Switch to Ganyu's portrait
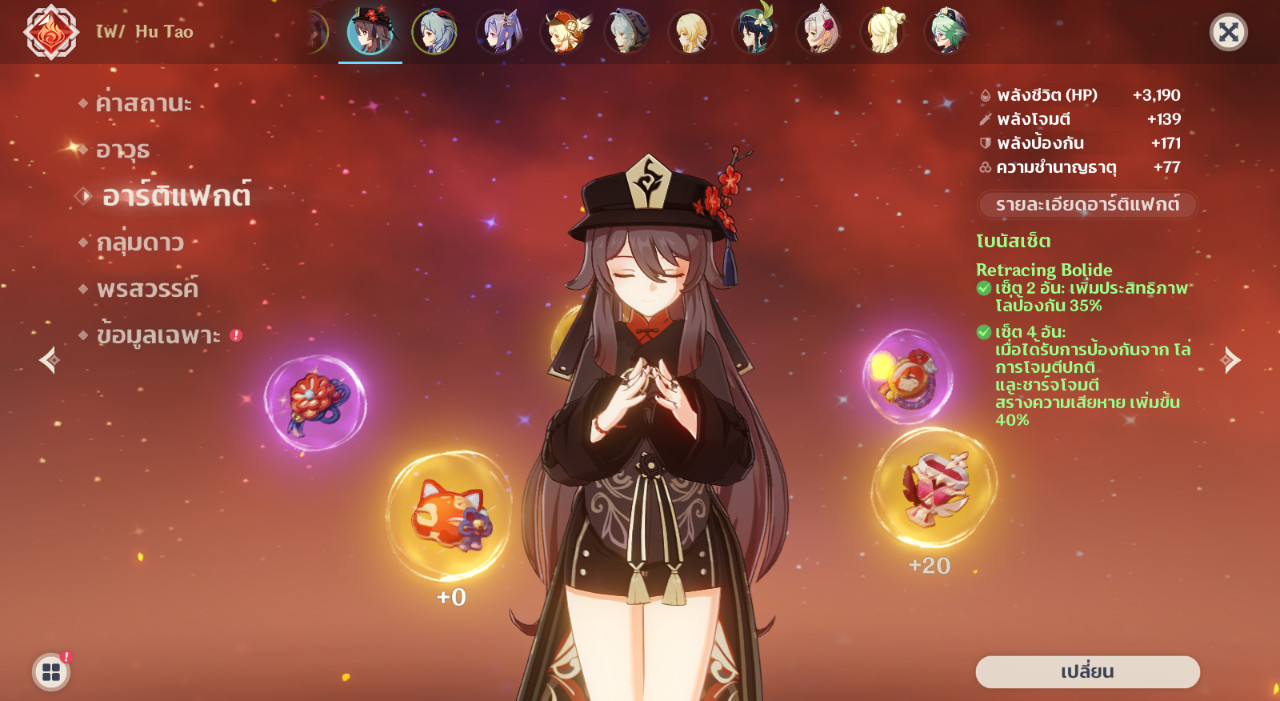Image resolution: width=1280 pixels, height=701 pixels. [x=434, y=32]
